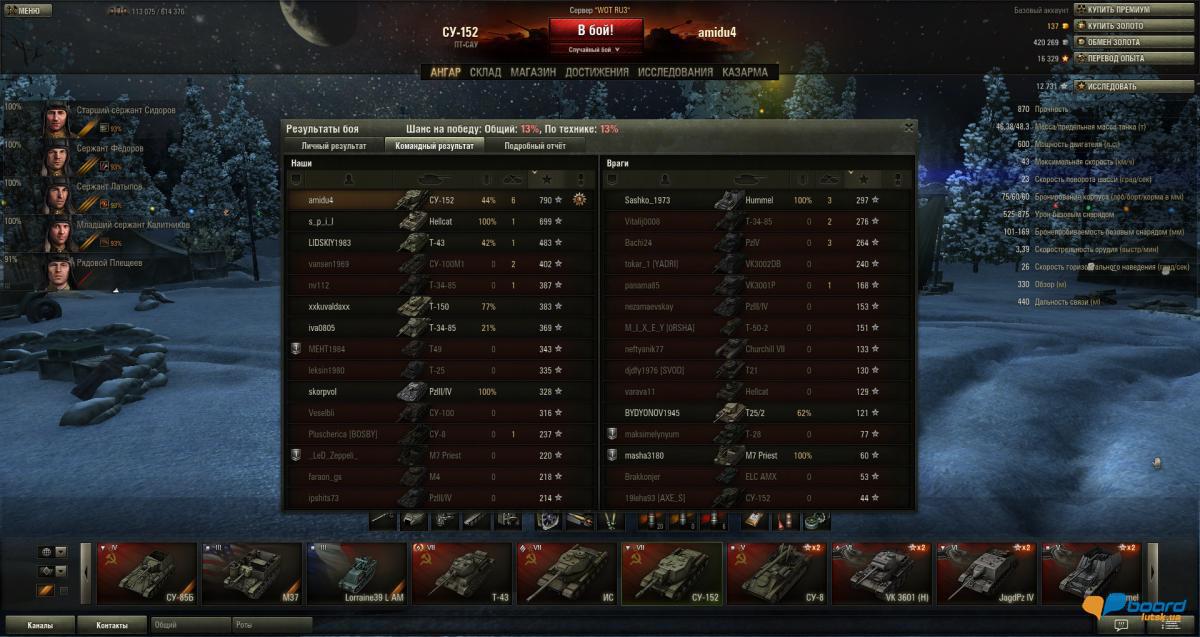1200x637 pixels.
Task: Click the Купить премиум button
Action: tap(1118, 10)
